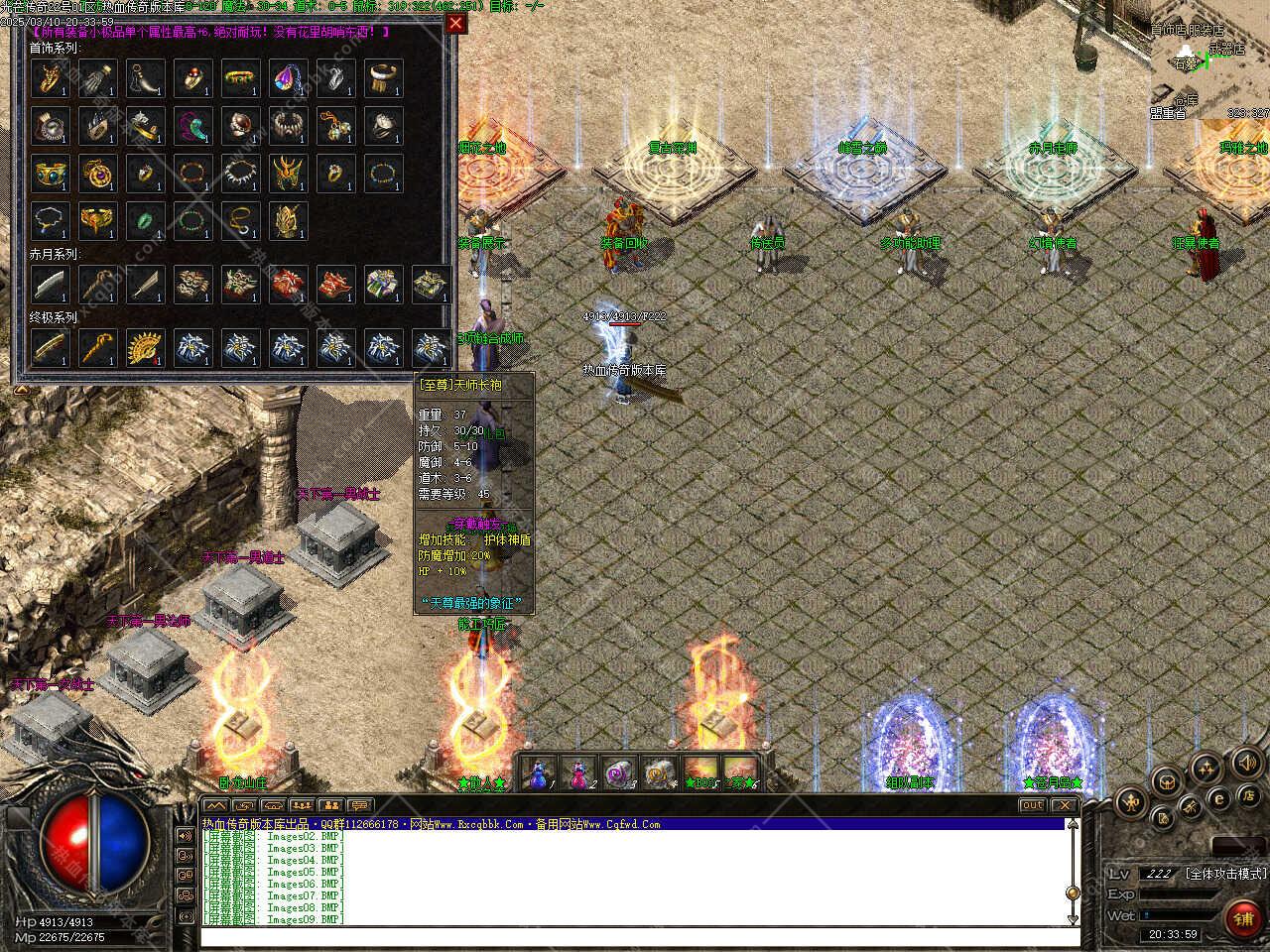Image resolution: width=1270 pixels, height=952 pixels.
Task: Click the wide grey blade weapon slot
Action: click(50, 283)
